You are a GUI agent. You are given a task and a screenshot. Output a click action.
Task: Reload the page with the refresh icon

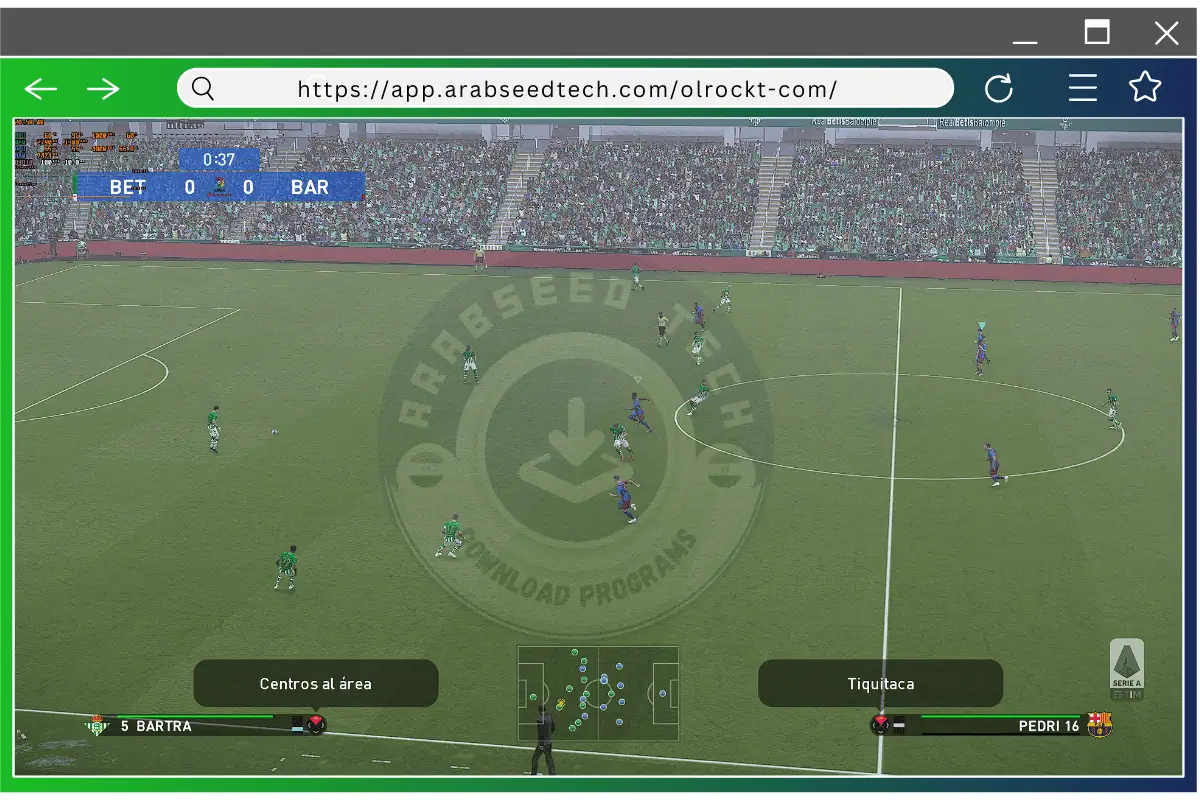(x=999, y=89)
